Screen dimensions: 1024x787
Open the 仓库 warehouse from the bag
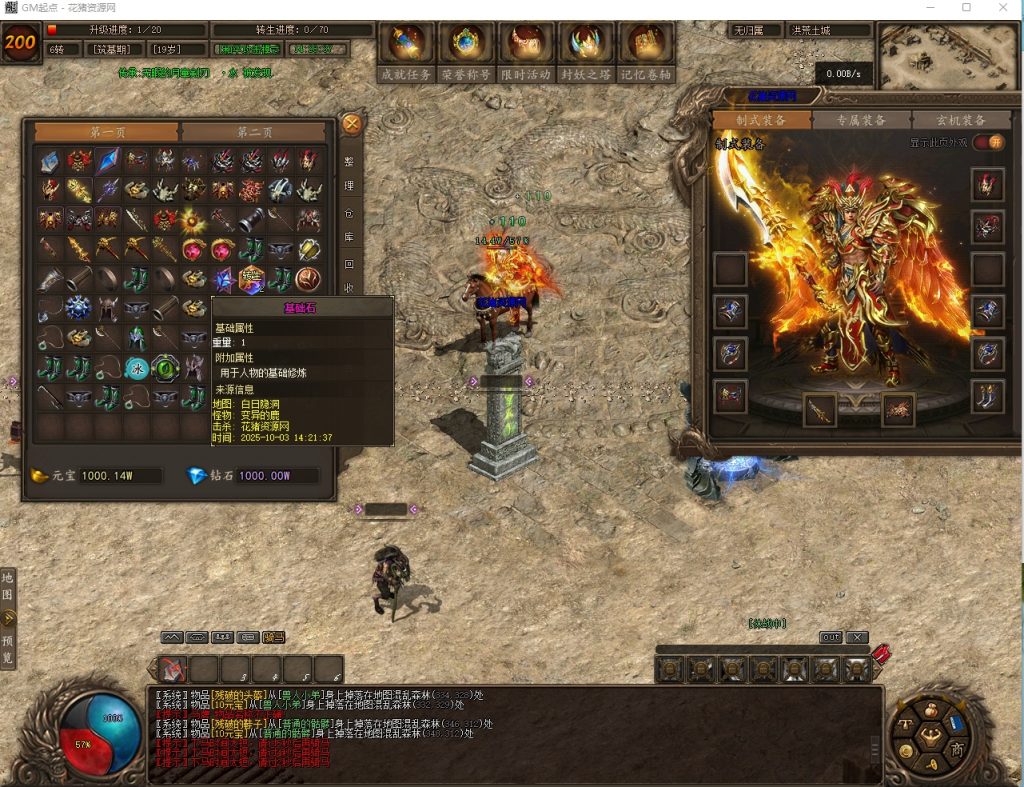point(349,226)
